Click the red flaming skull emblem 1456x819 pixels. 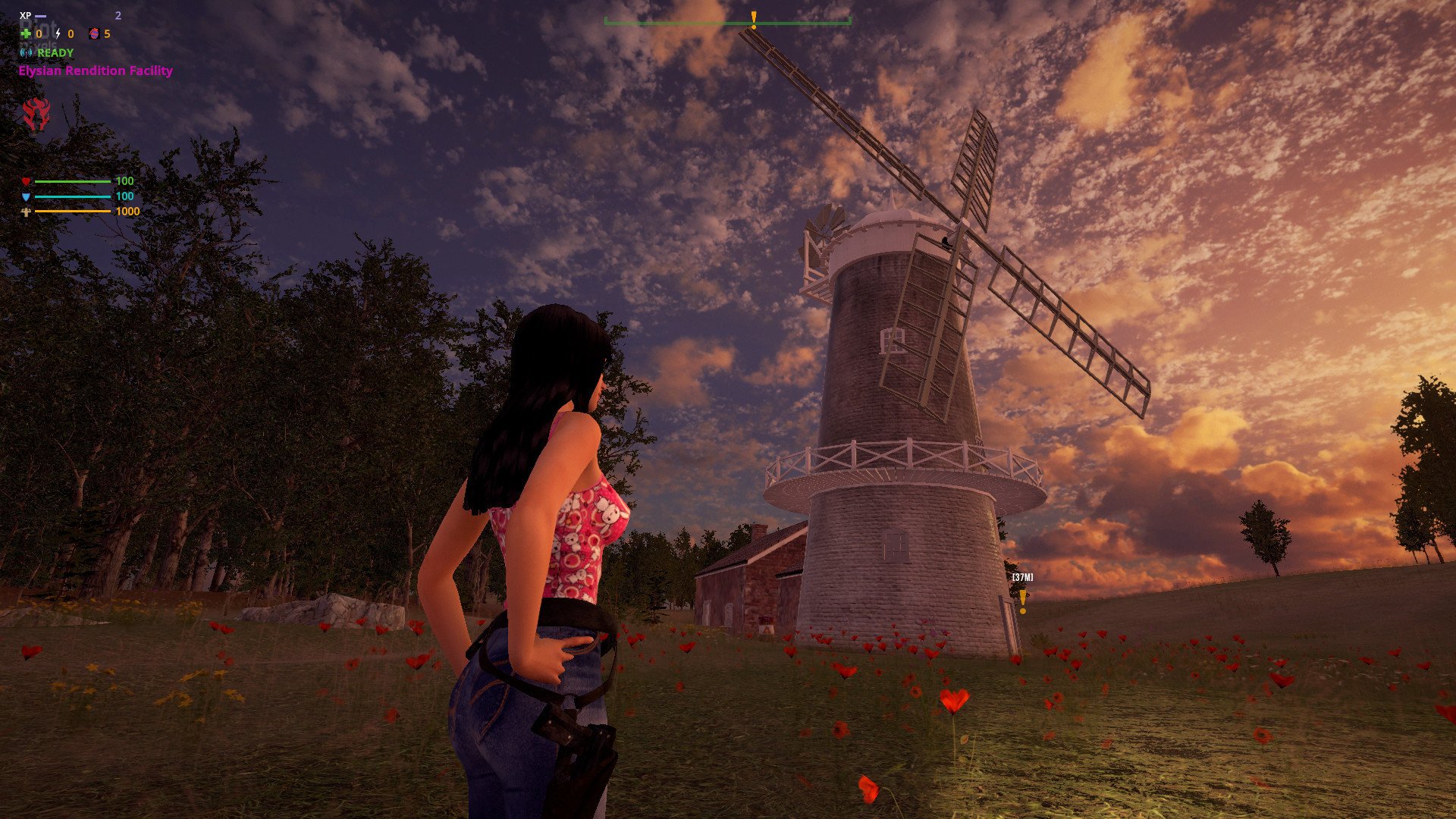pyautogui.click(x=36, y=116)
